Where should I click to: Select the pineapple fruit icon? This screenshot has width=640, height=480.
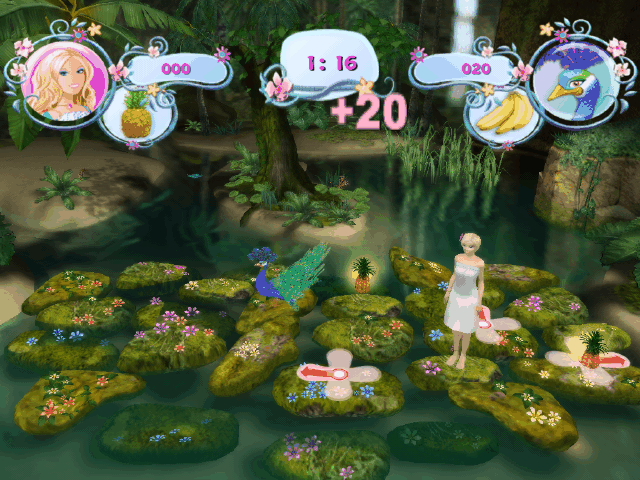tap(135, 116)
